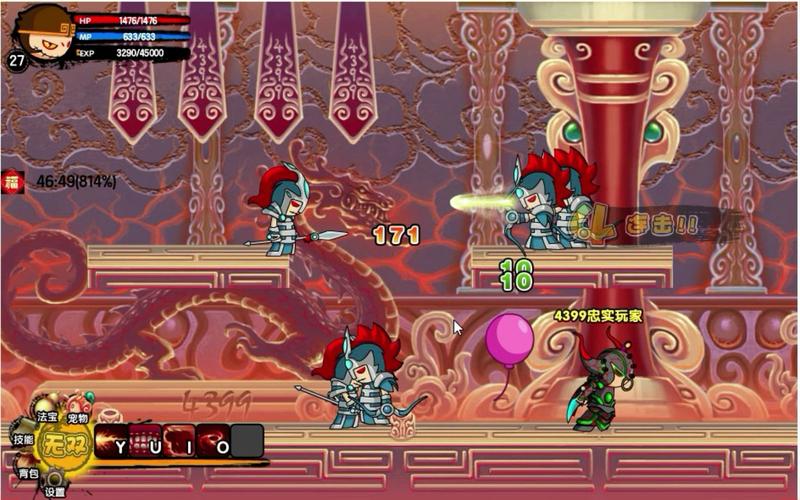
Task: Open the 宠物 pet menu
Action: [x=78, y=416]
